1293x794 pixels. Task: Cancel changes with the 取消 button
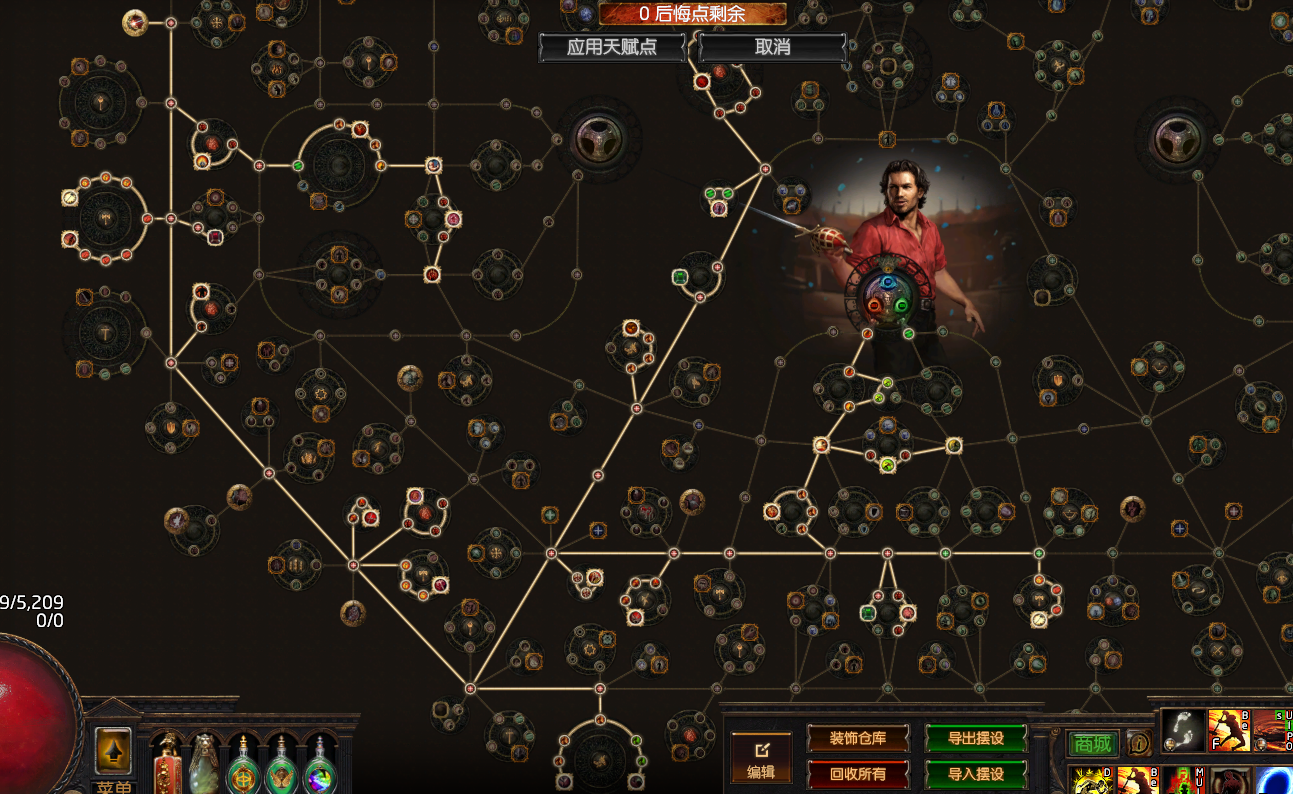772,47
